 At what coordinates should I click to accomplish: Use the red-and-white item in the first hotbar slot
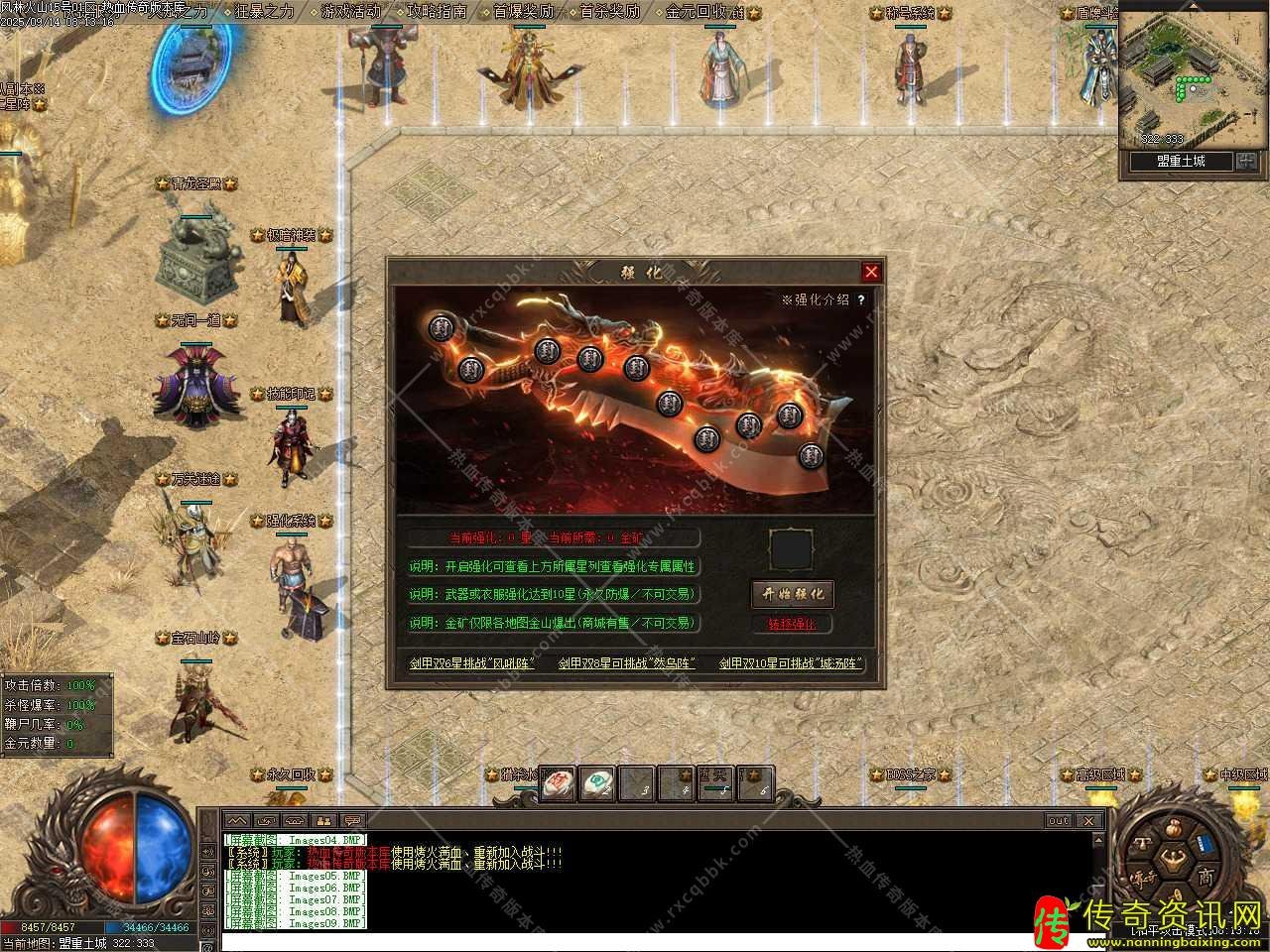(x=558, y=783)
